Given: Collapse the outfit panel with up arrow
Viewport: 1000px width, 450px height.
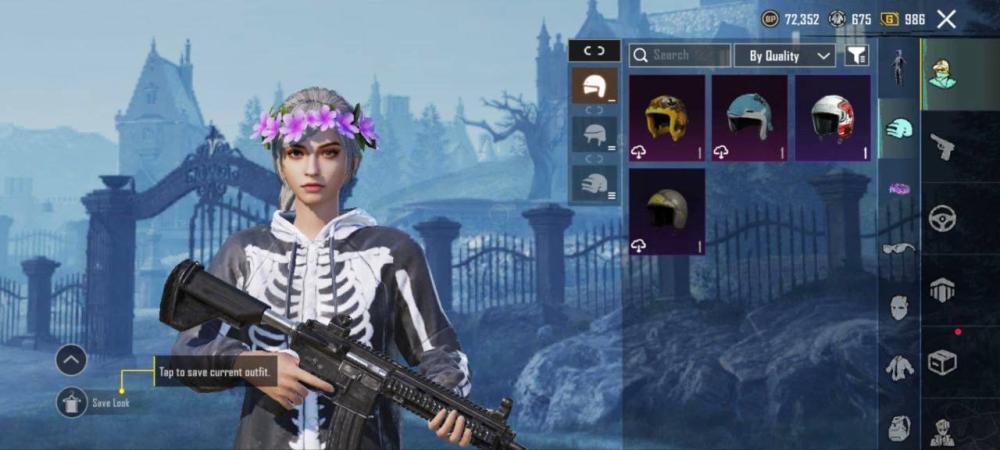Looking at the screenshot, I should (72, 359).
